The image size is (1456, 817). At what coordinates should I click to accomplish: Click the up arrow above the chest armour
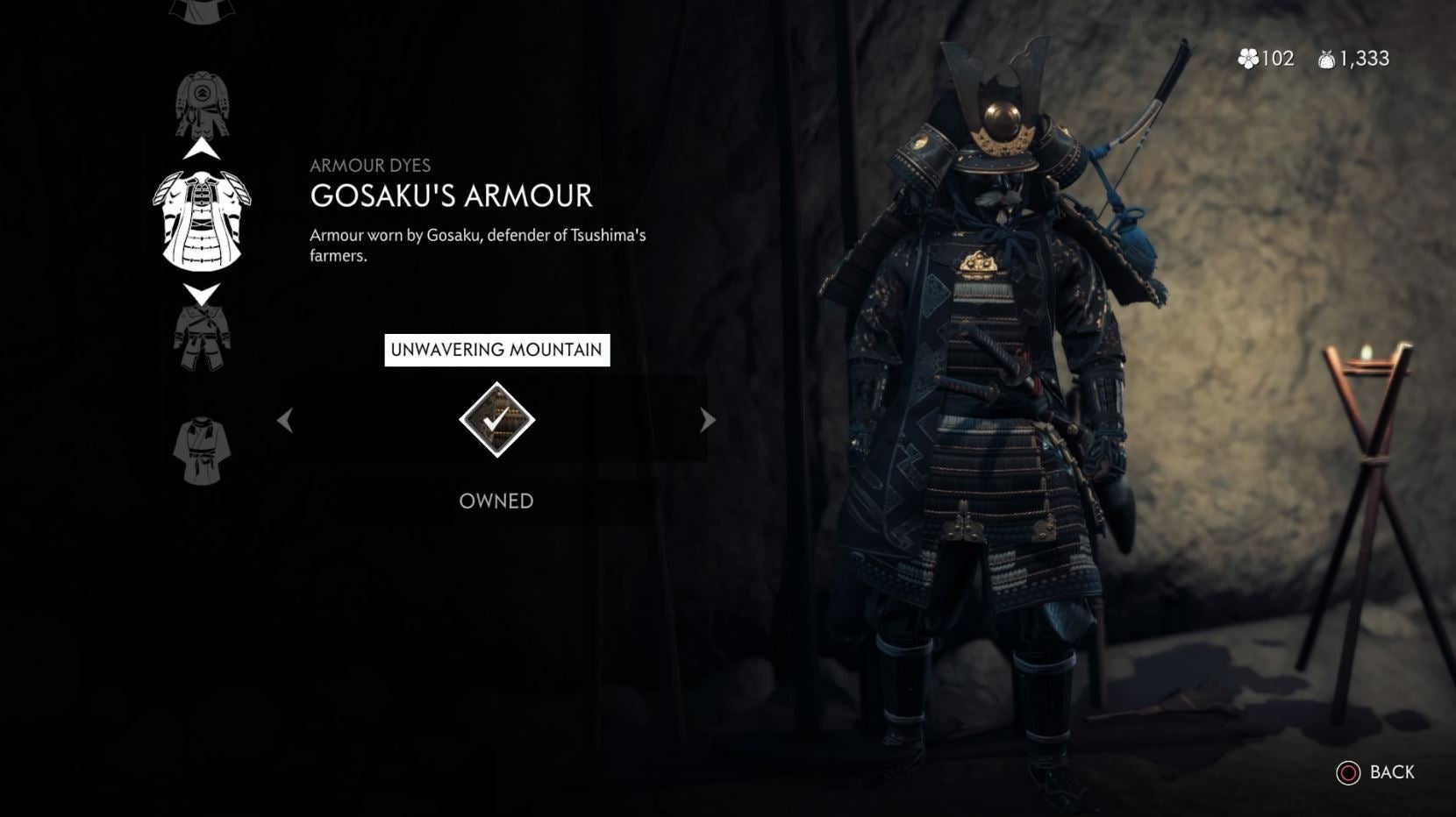(x=202, y=147)
